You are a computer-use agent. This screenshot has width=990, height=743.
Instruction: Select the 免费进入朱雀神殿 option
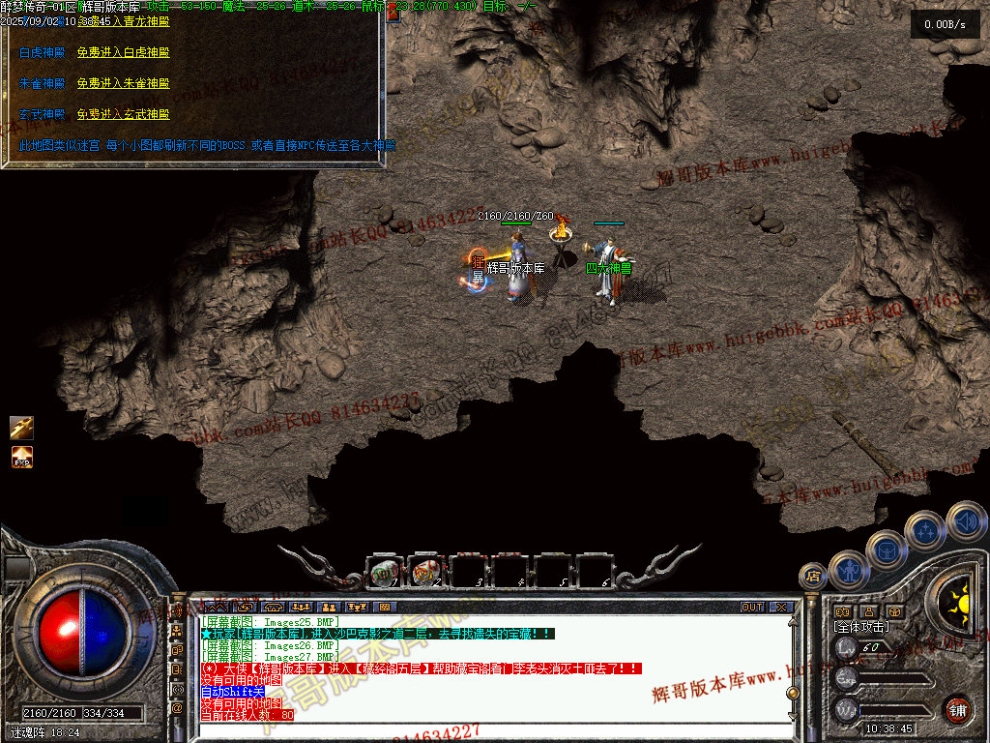point(123,83)
